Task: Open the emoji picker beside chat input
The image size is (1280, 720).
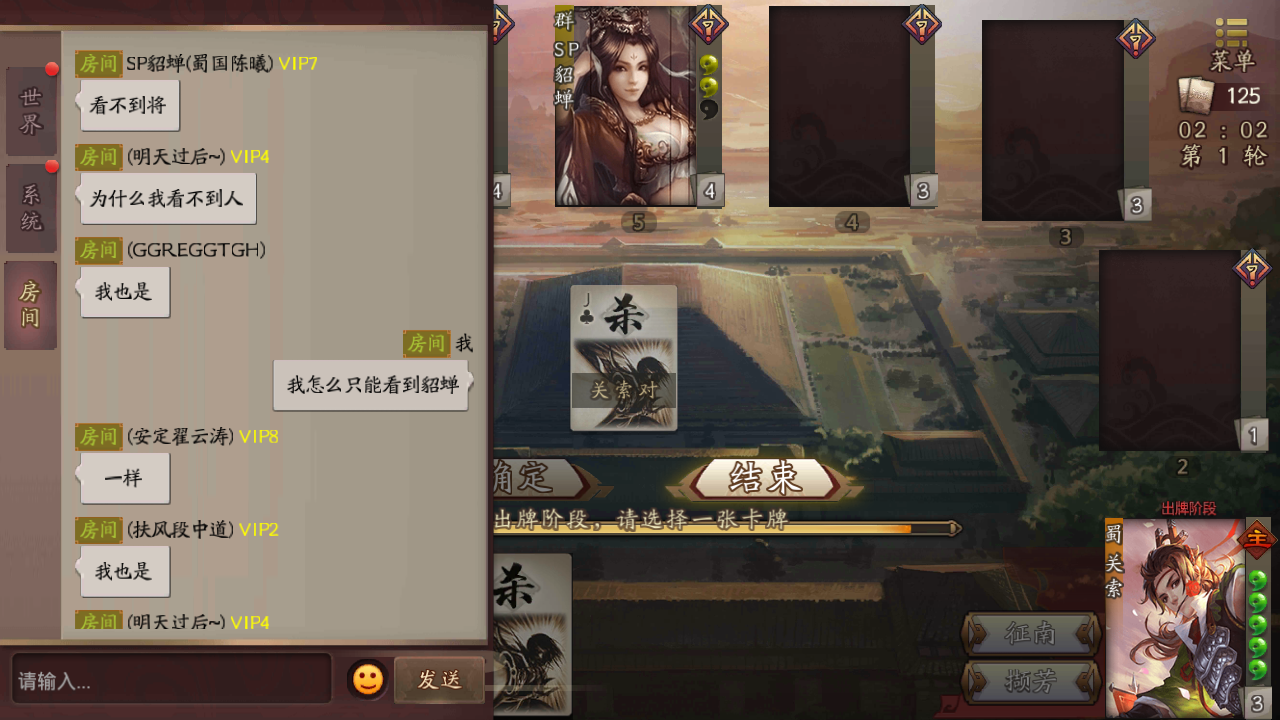Action: click(x=367, y=680)
